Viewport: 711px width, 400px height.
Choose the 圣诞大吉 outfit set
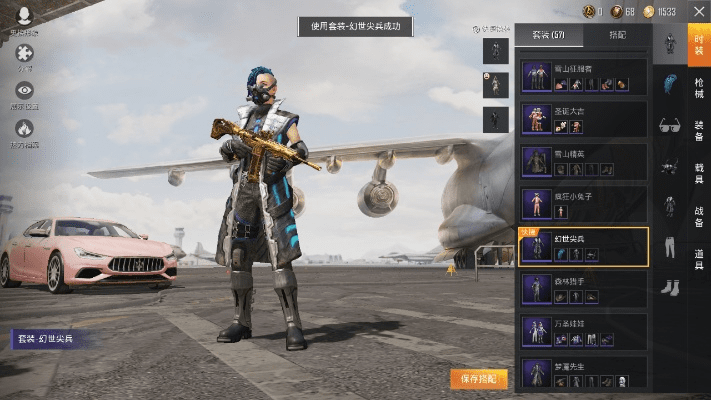[584, 117]
